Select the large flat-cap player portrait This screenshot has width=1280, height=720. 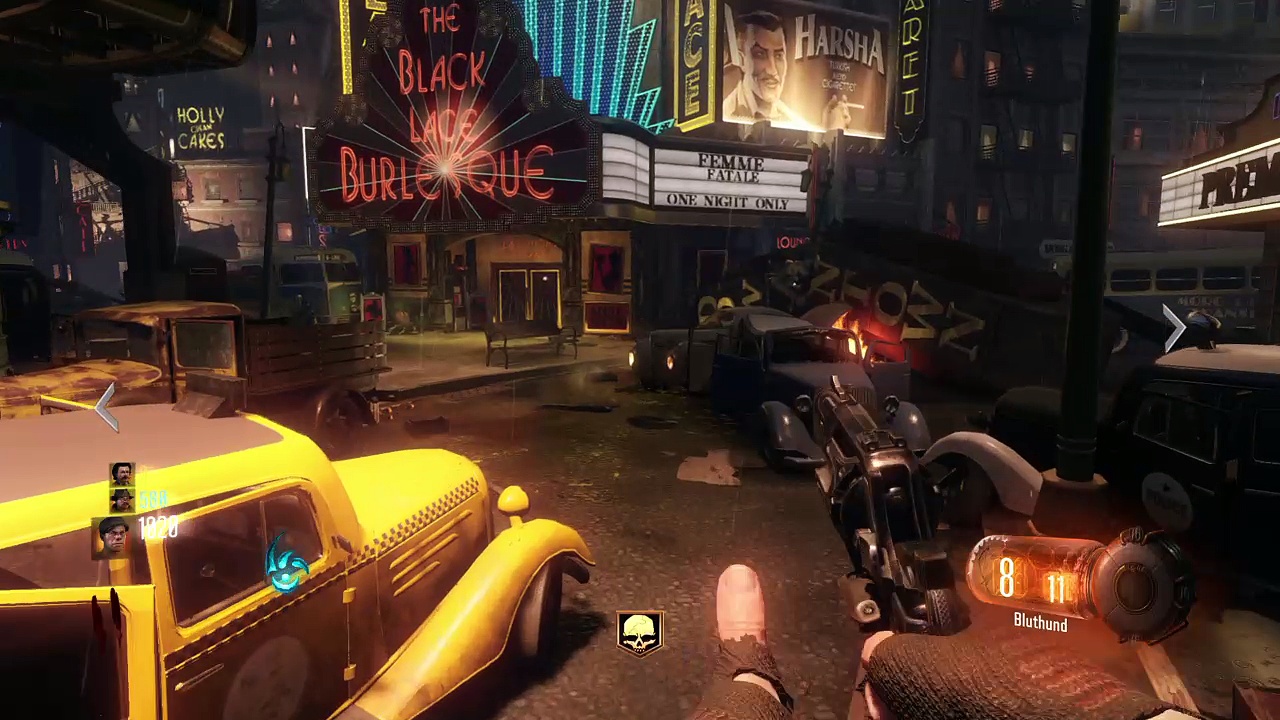pos(114,536)
